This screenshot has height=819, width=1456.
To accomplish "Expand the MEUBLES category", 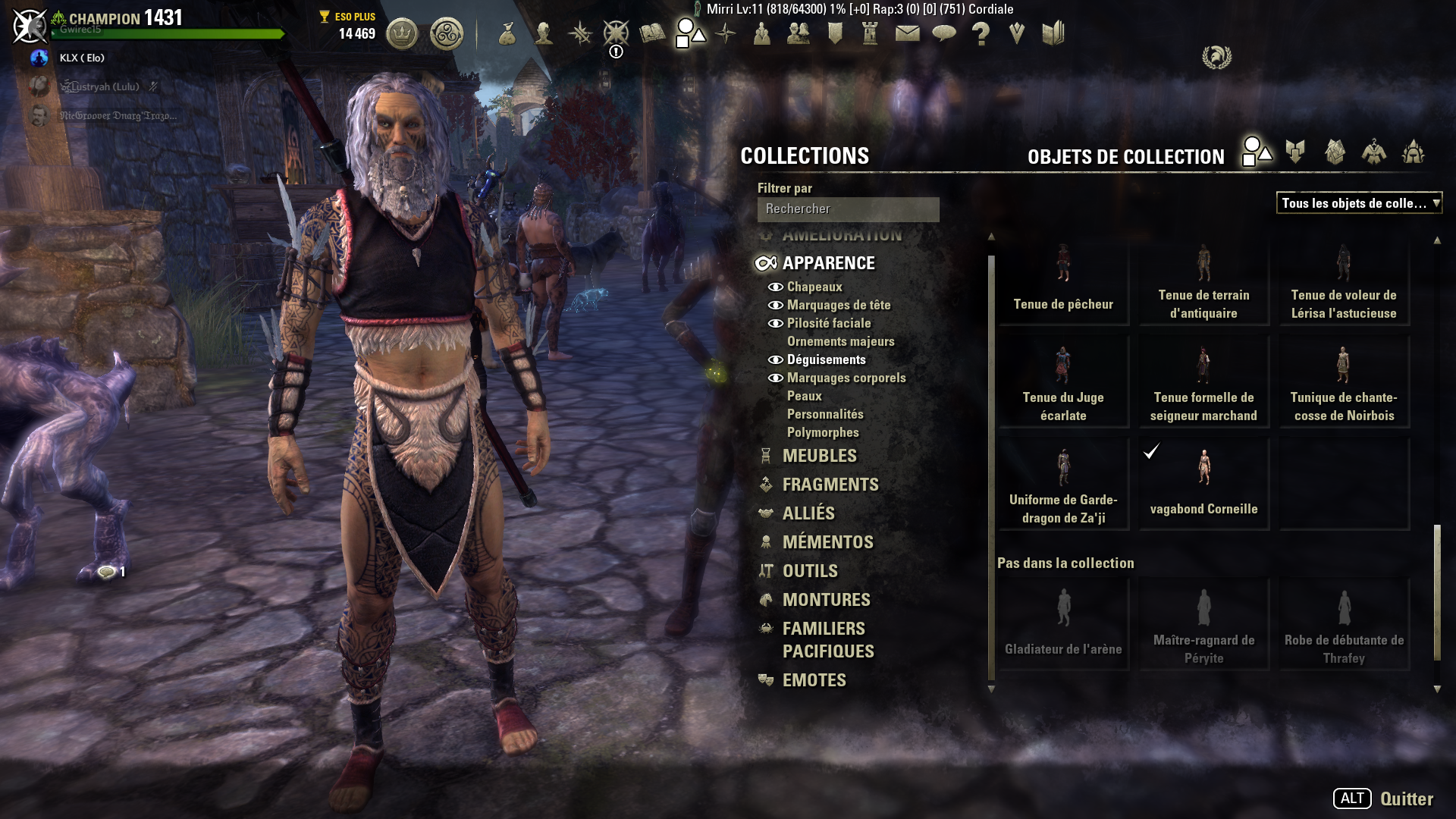I will (x=819, y=456).
